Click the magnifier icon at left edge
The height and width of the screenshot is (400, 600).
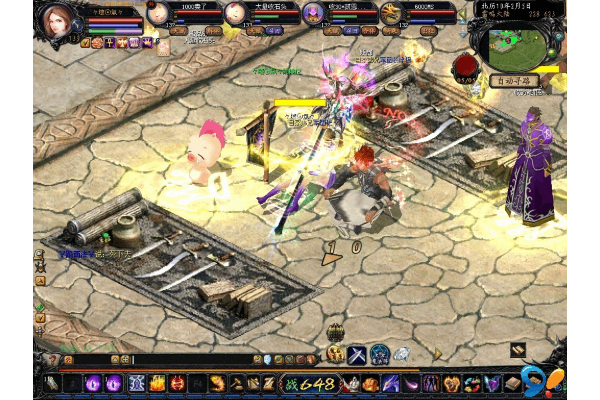pyautogui.click(x=40, y=256)
